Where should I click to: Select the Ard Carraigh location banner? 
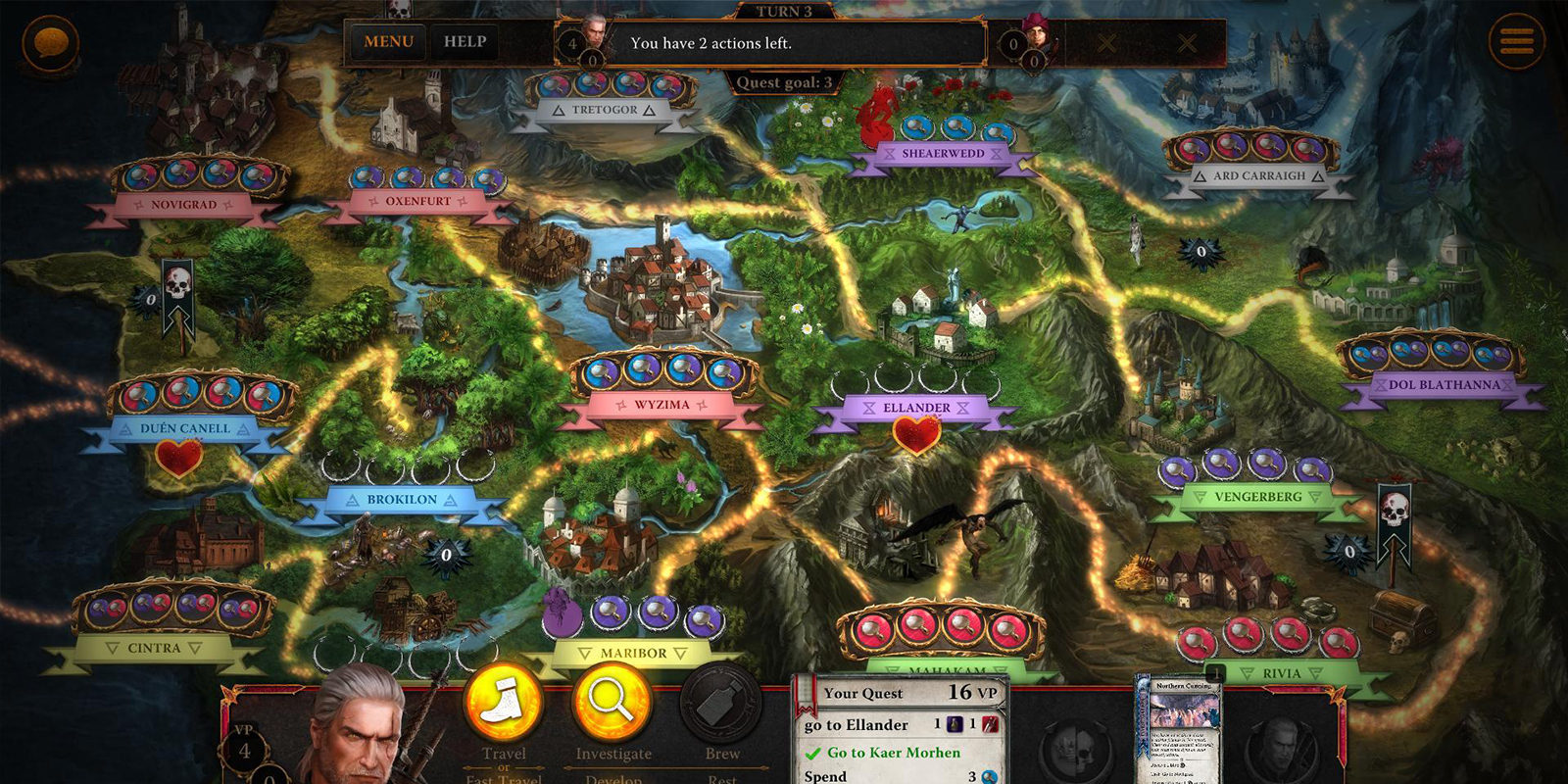pos(1259,176)
